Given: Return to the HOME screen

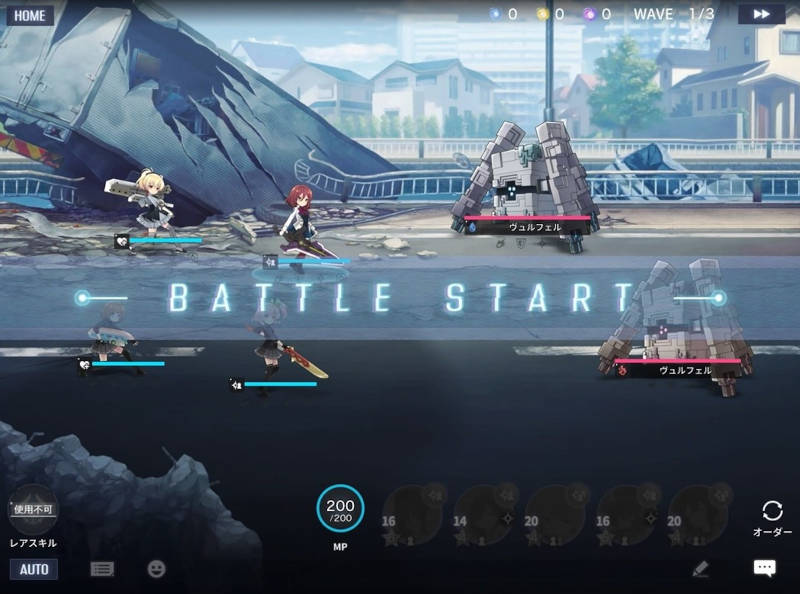Looking at the screenshot, I should [30, 15].
